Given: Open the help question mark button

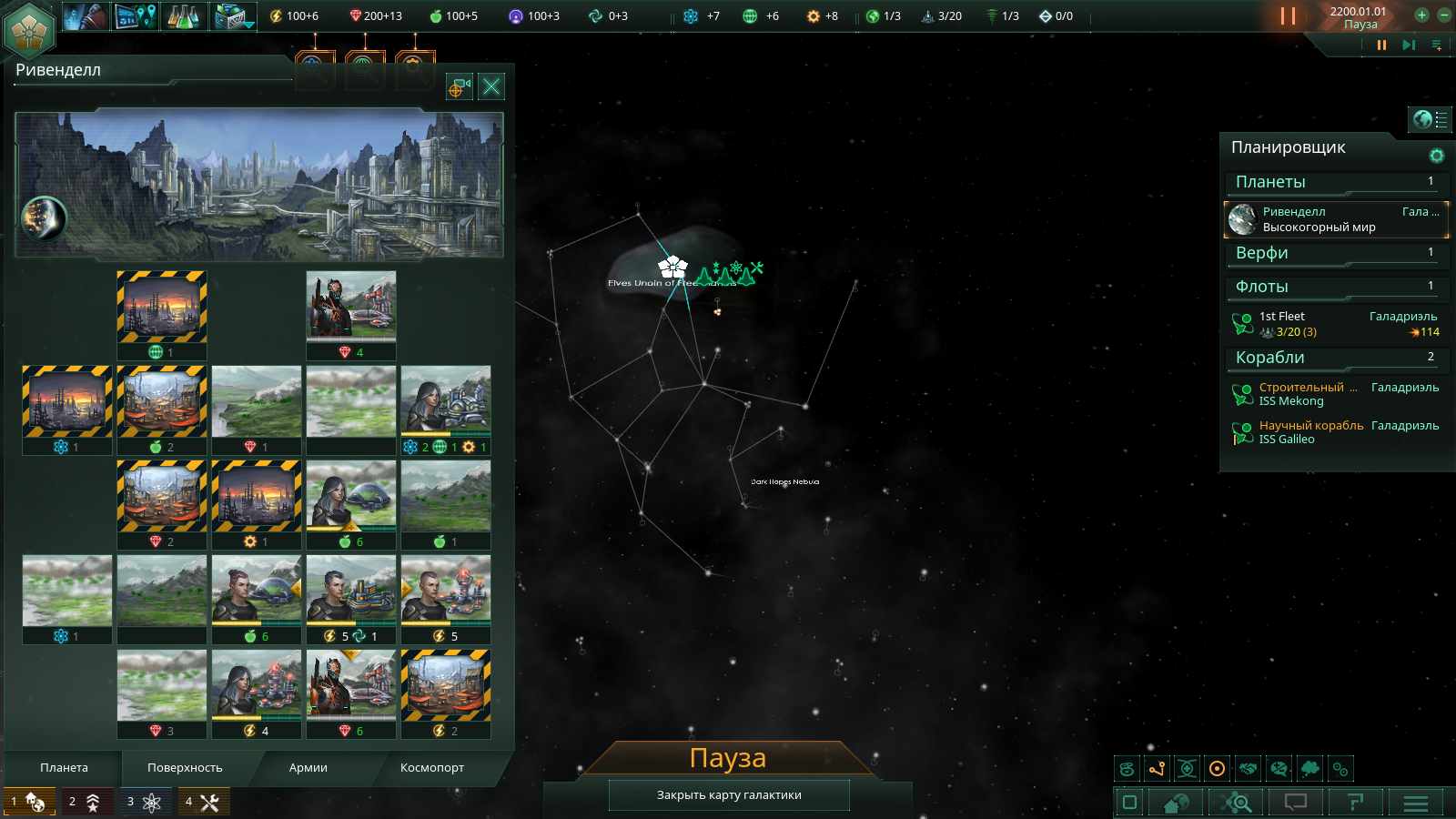Looking at the screenshot, I should point(1355,803).
